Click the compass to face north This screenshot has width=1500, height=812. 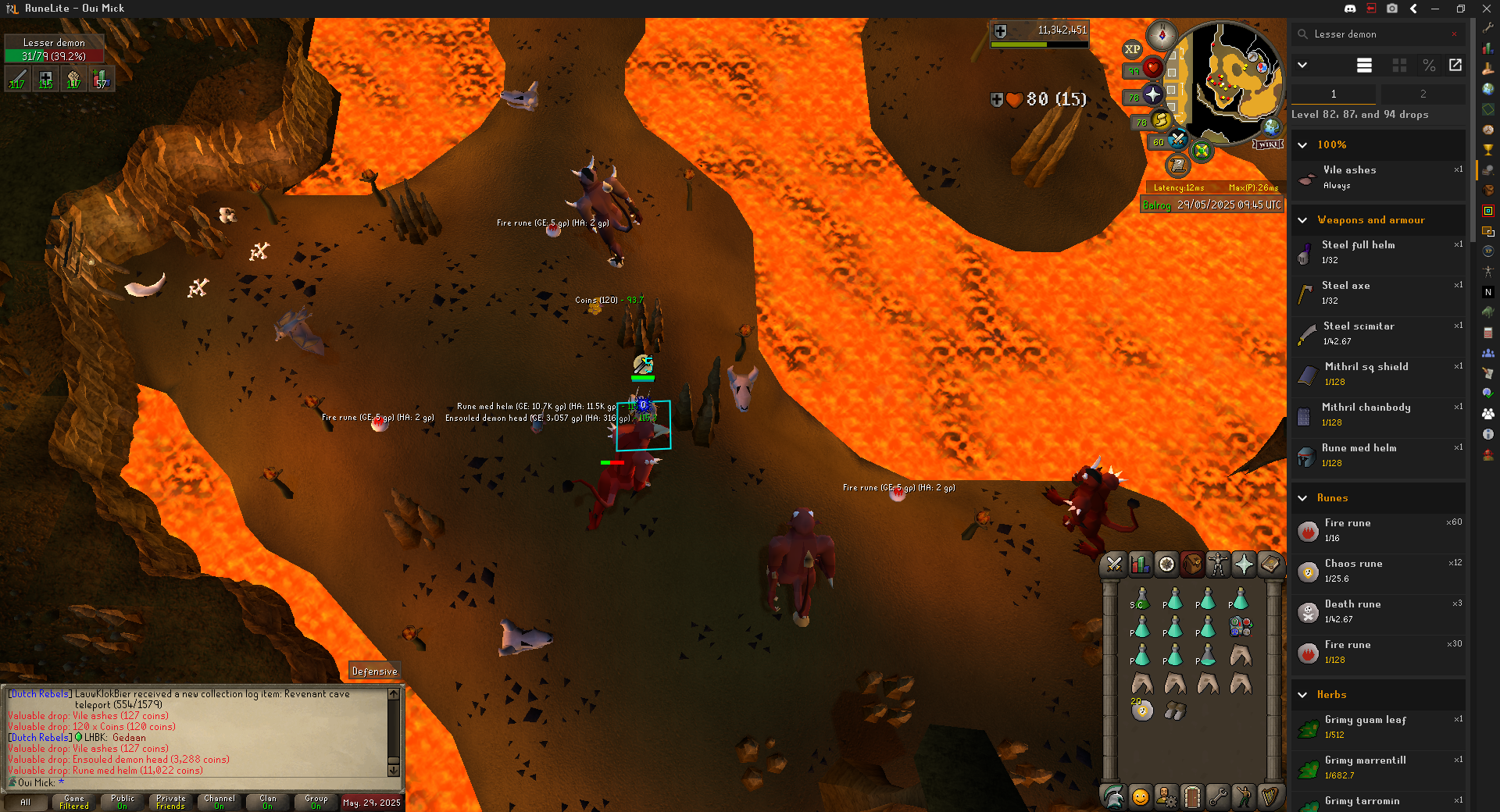click(x=1161, y=35)
